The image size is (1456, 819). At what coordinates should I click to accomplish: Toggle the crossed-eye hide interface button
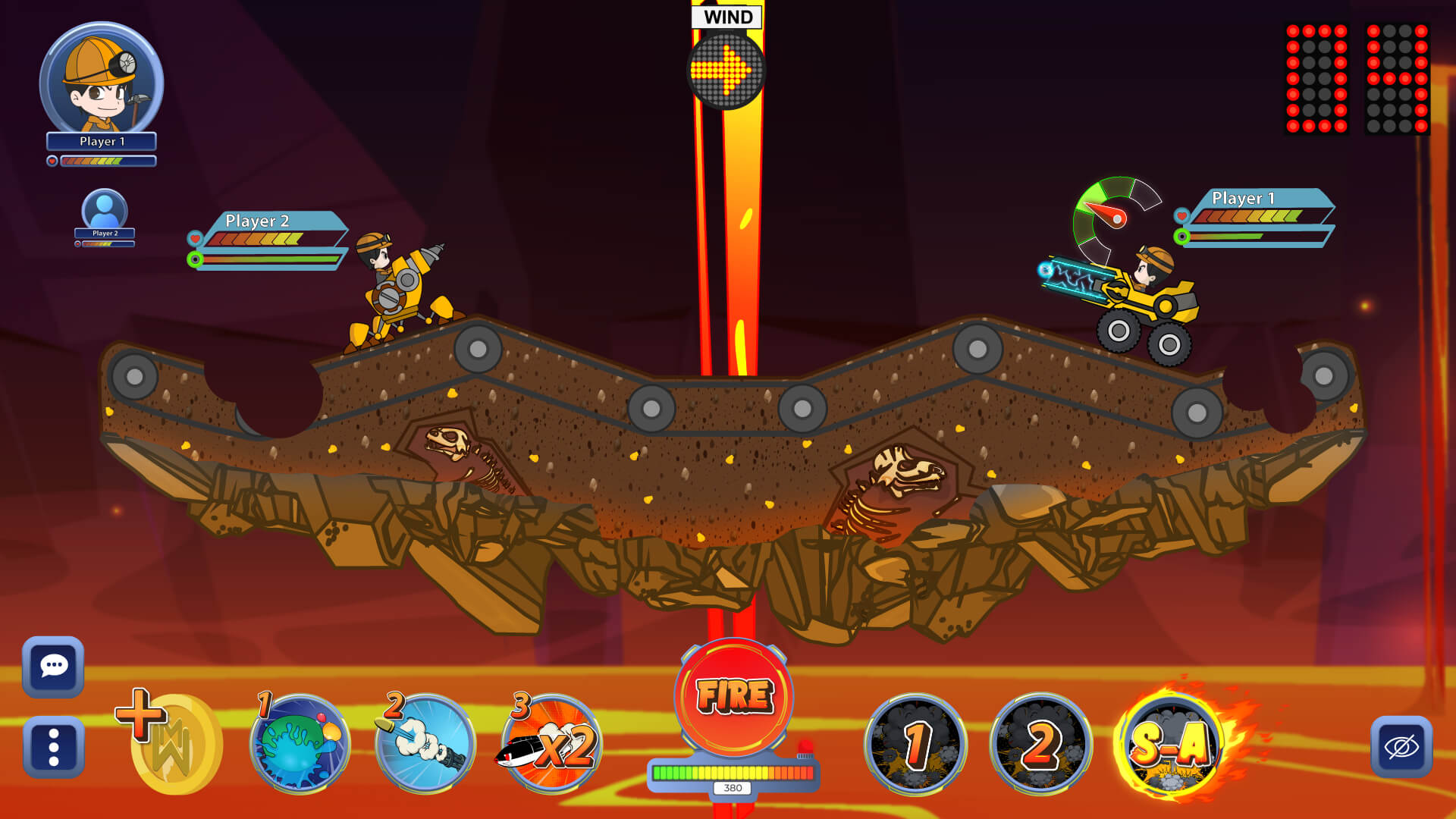1401,747
